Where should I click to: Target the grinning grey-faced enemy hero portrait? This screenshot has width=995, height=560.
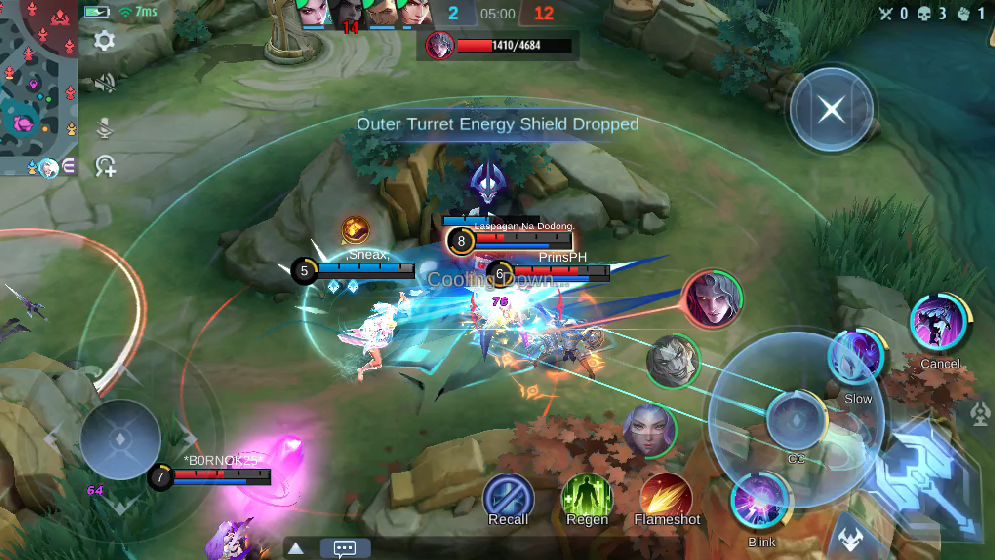tap(672, 361)
